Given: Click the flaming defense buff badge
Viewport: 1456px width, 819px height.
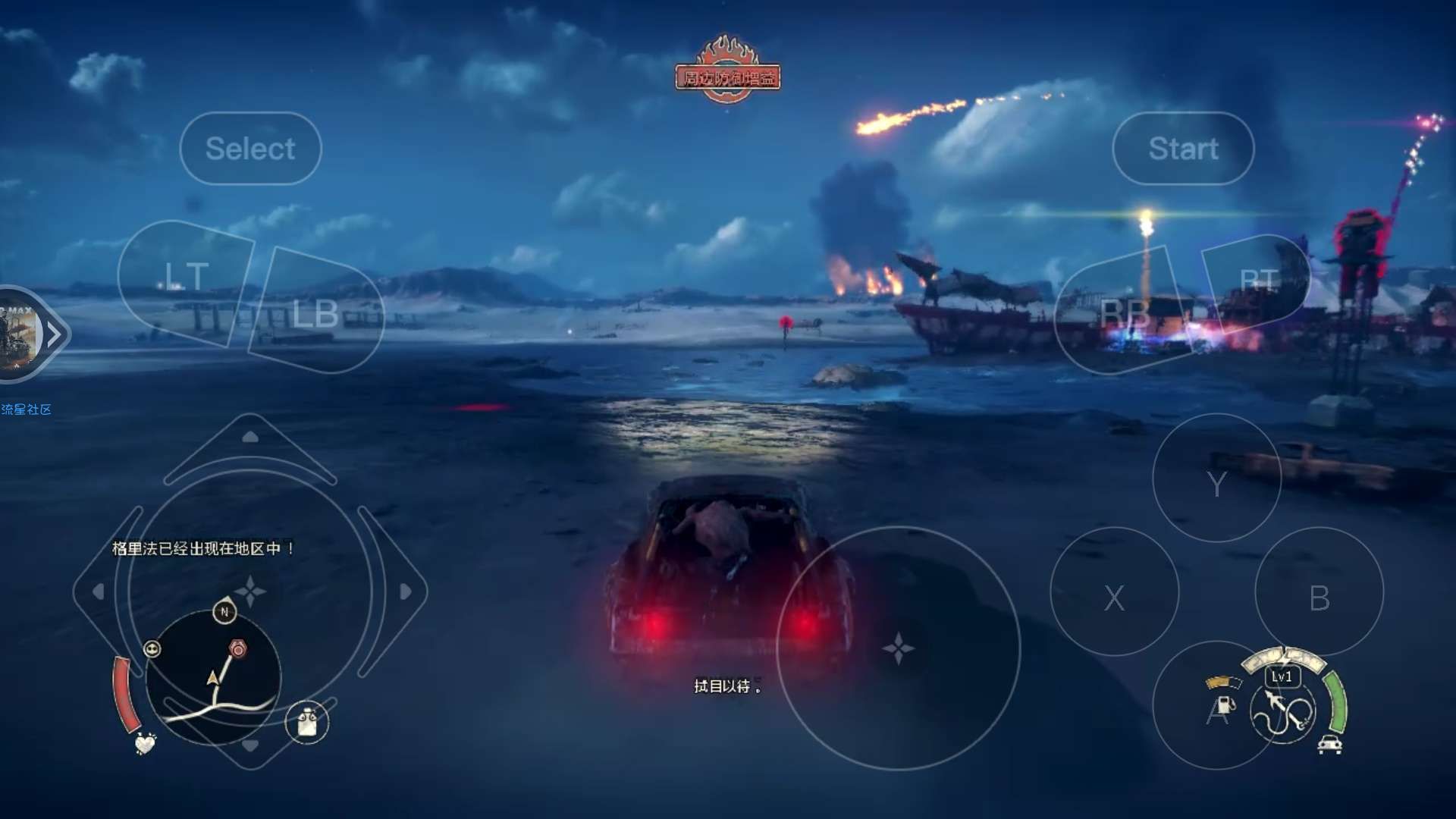Looking at the screenshot, I should click(727, 71).
